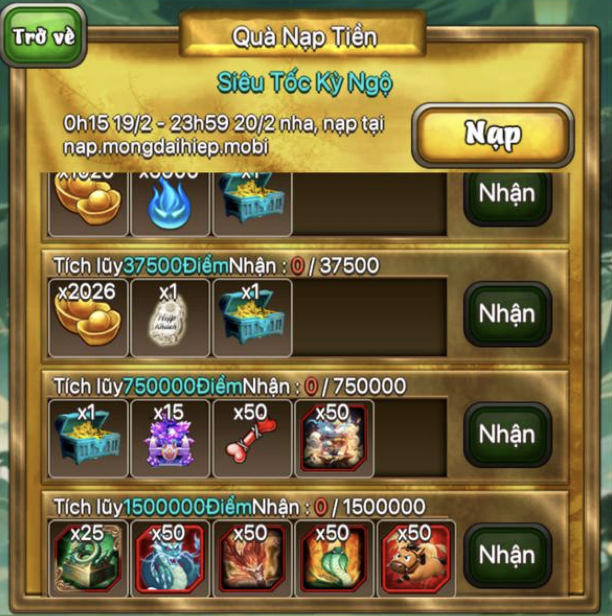The width and height of the screenshot is (612, 616).
Task: Select the x2026 gold ingots reward
Action: [88, 317]
